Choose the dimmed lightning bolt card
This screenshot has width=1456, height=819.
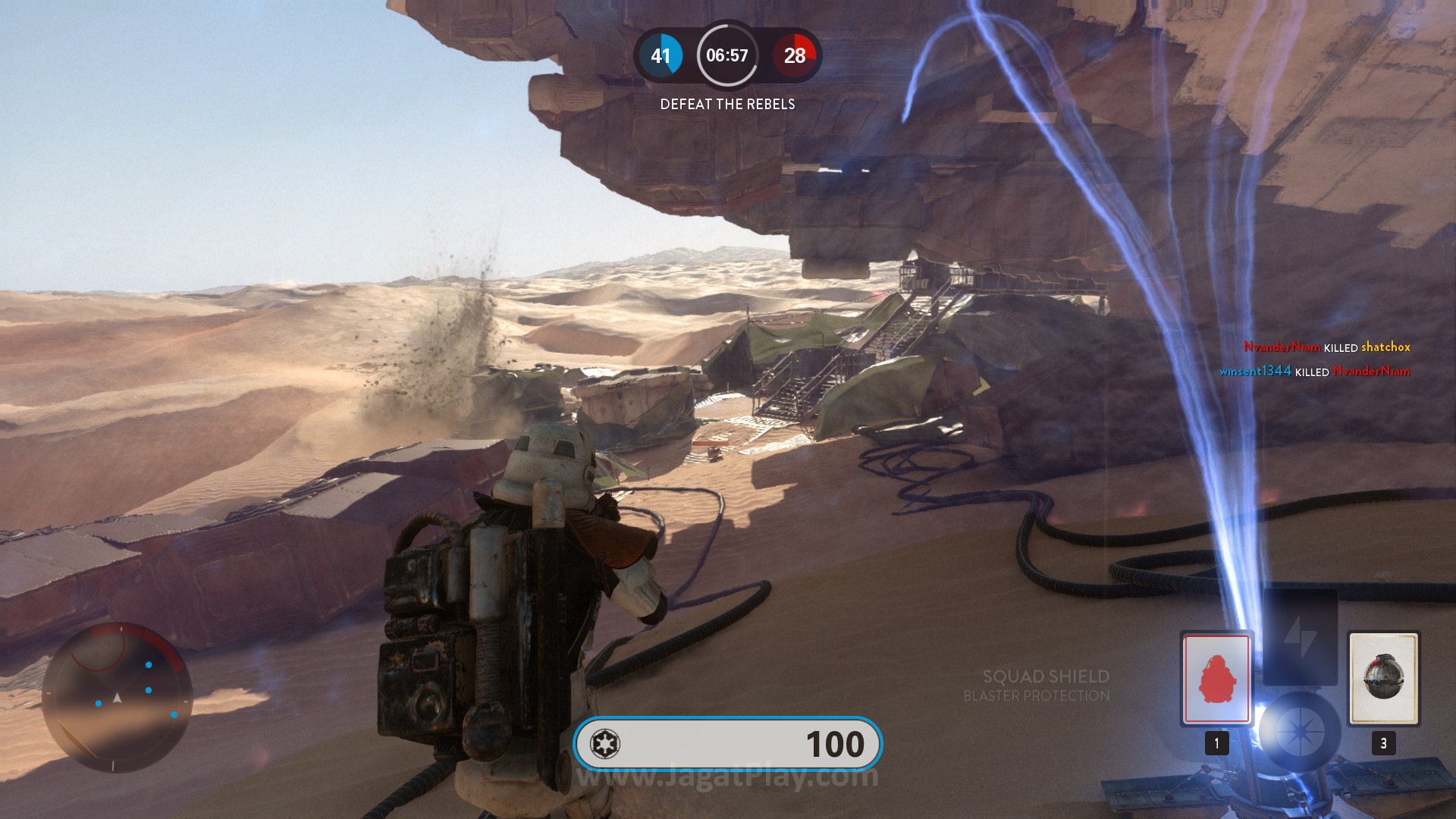tap(1300, 635)
